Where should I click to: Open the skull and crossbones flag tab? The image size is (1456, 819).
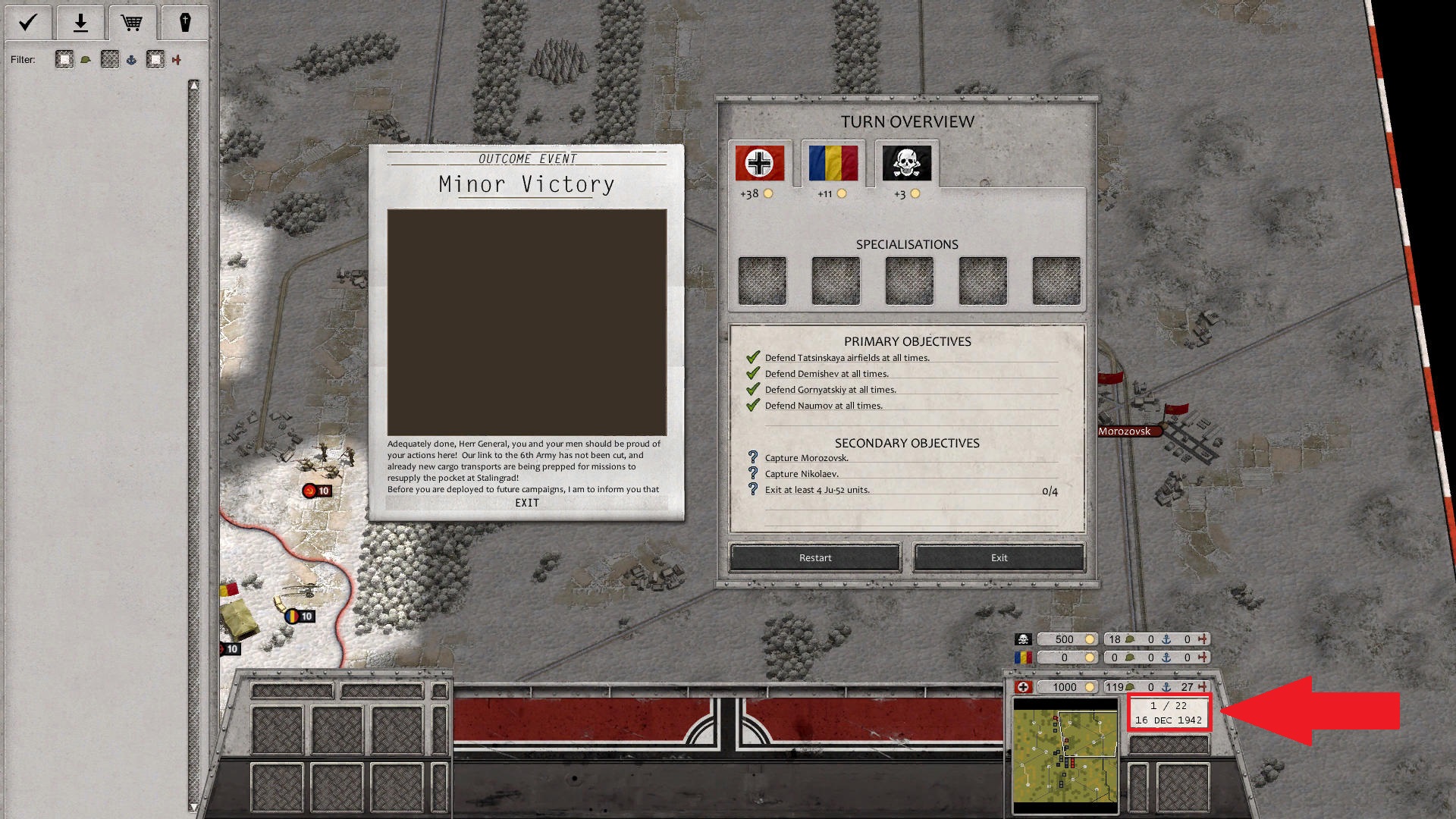(907, 163)
